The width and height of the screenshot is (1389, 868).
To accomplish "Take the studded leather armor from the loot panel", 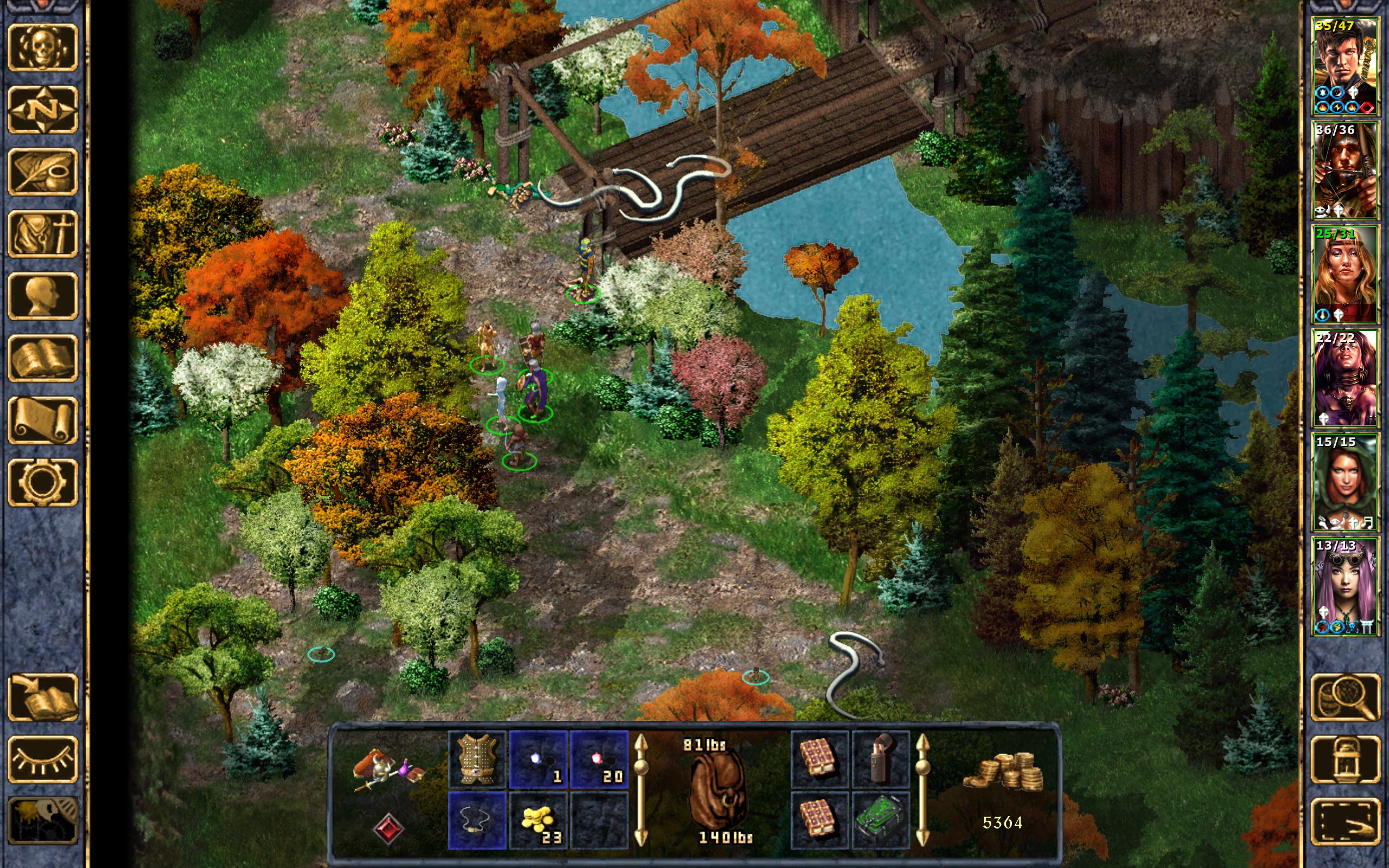I will (477, 759).
